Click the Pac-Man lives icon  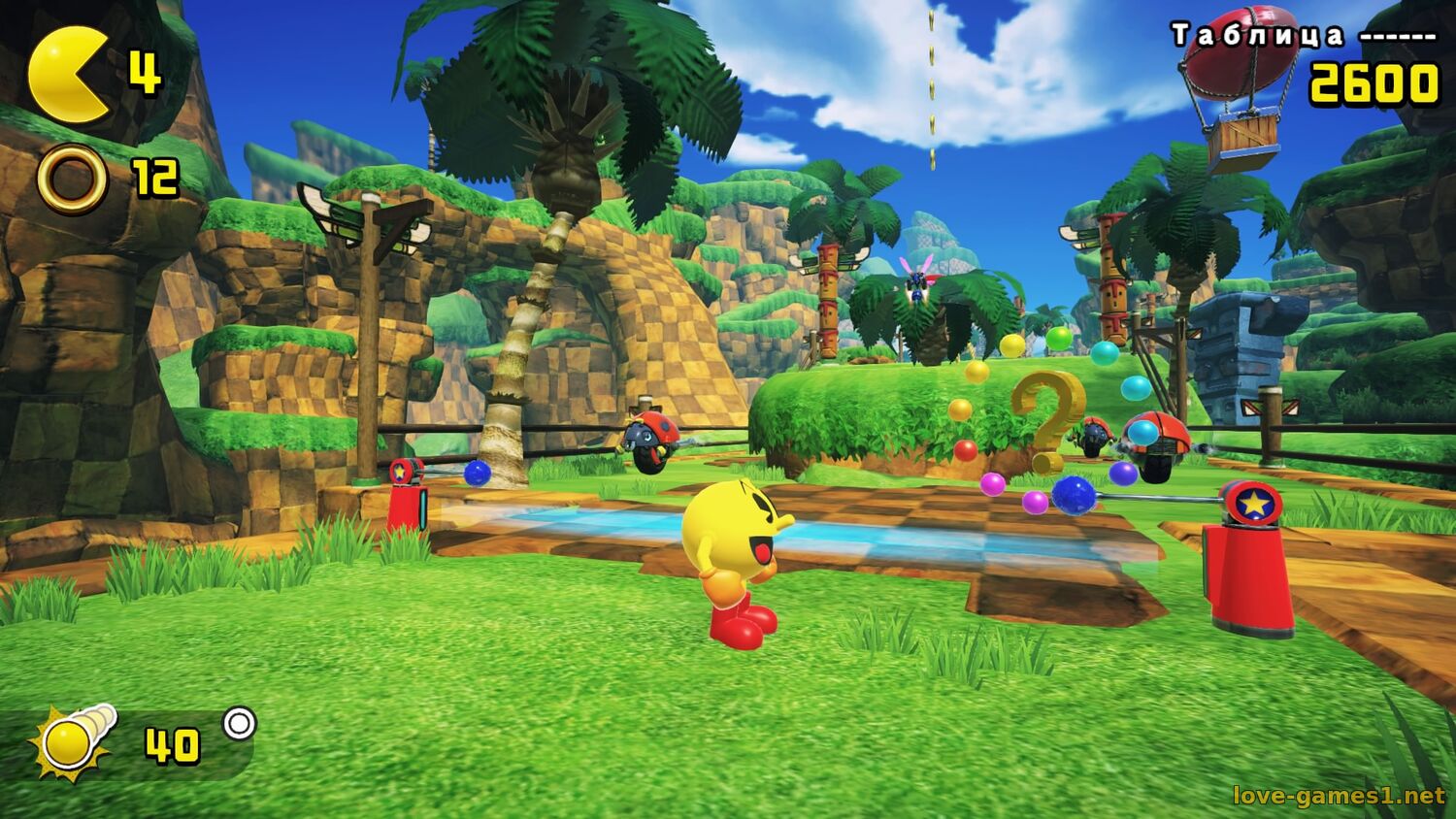coord(68,76)
